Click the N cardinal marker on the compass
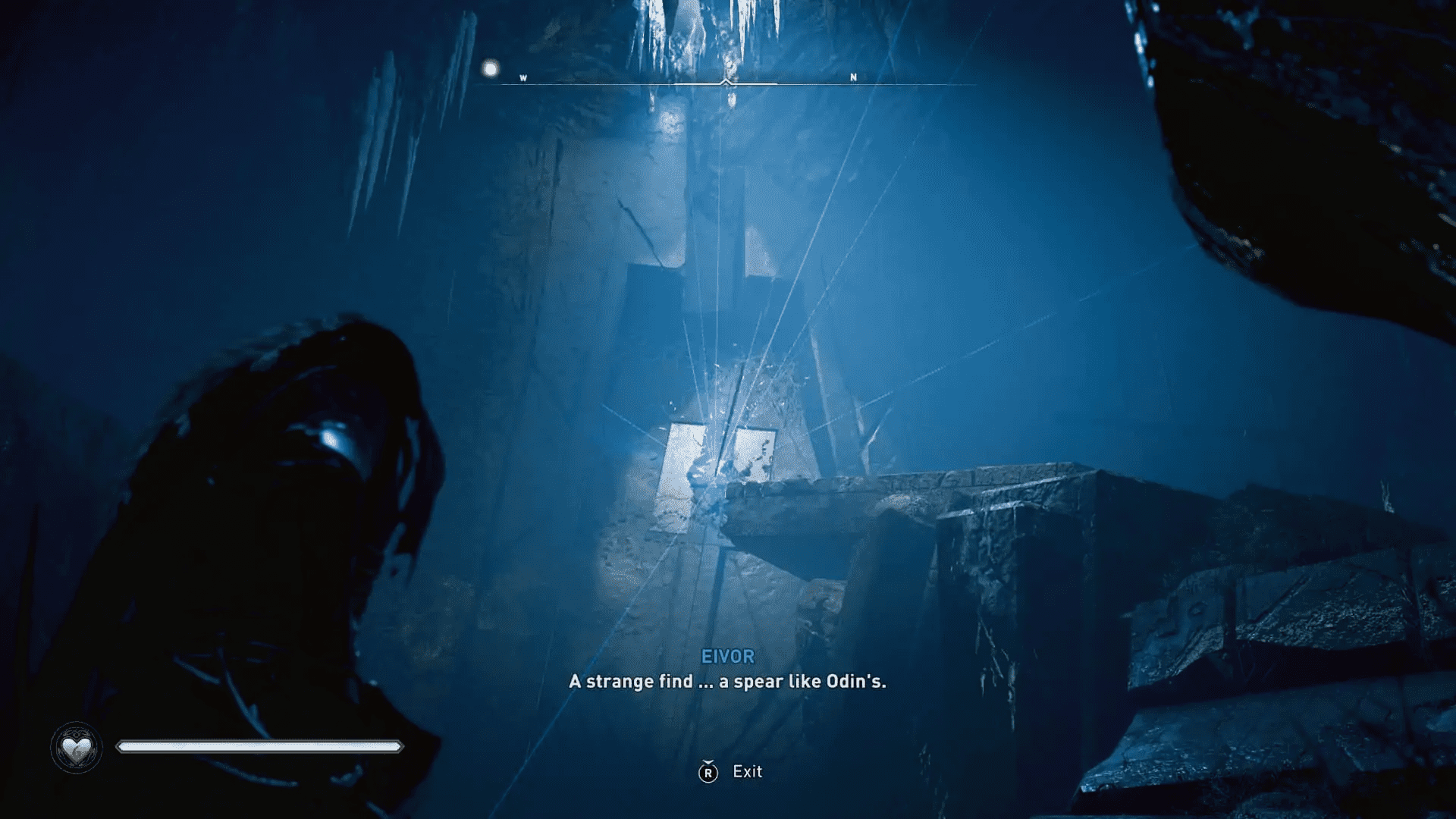Viewport: 1456px width, 819px height. (x=853, y=77)
